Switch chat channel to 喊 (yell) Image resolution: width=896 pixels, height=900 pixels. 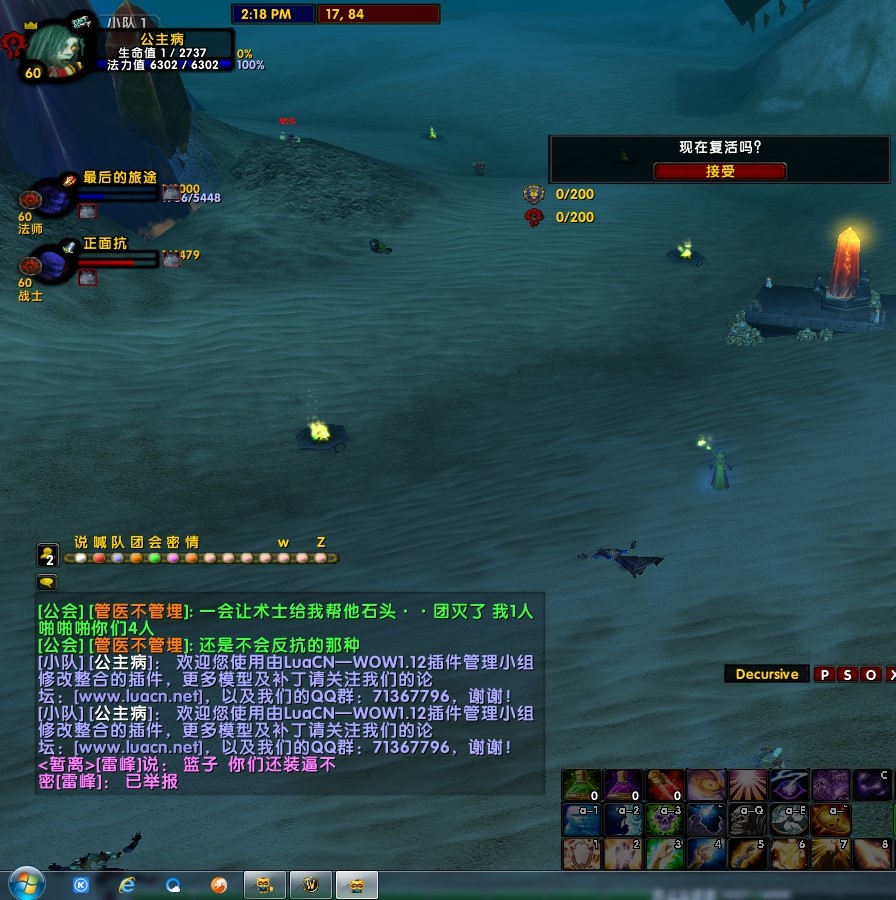coord(99,543)
